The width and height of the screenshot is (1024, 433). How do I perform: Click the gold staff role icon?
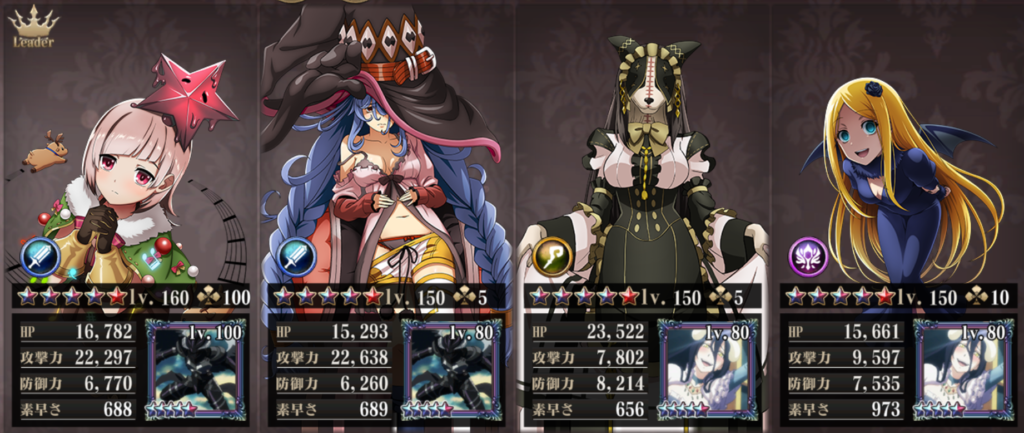(x=553, y=256)
